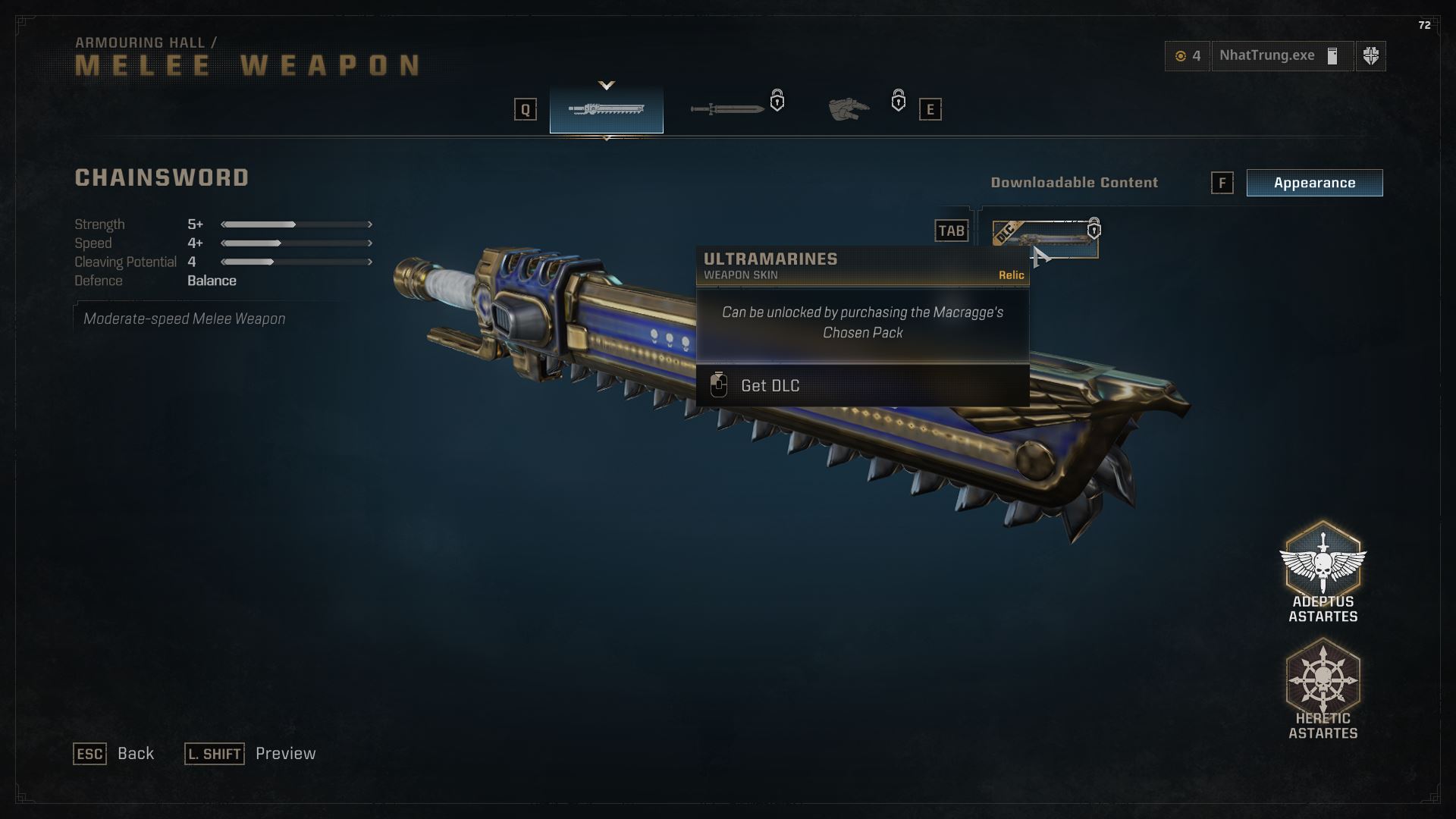Switch to the locked combat knife tab

[x=728, y=109]
